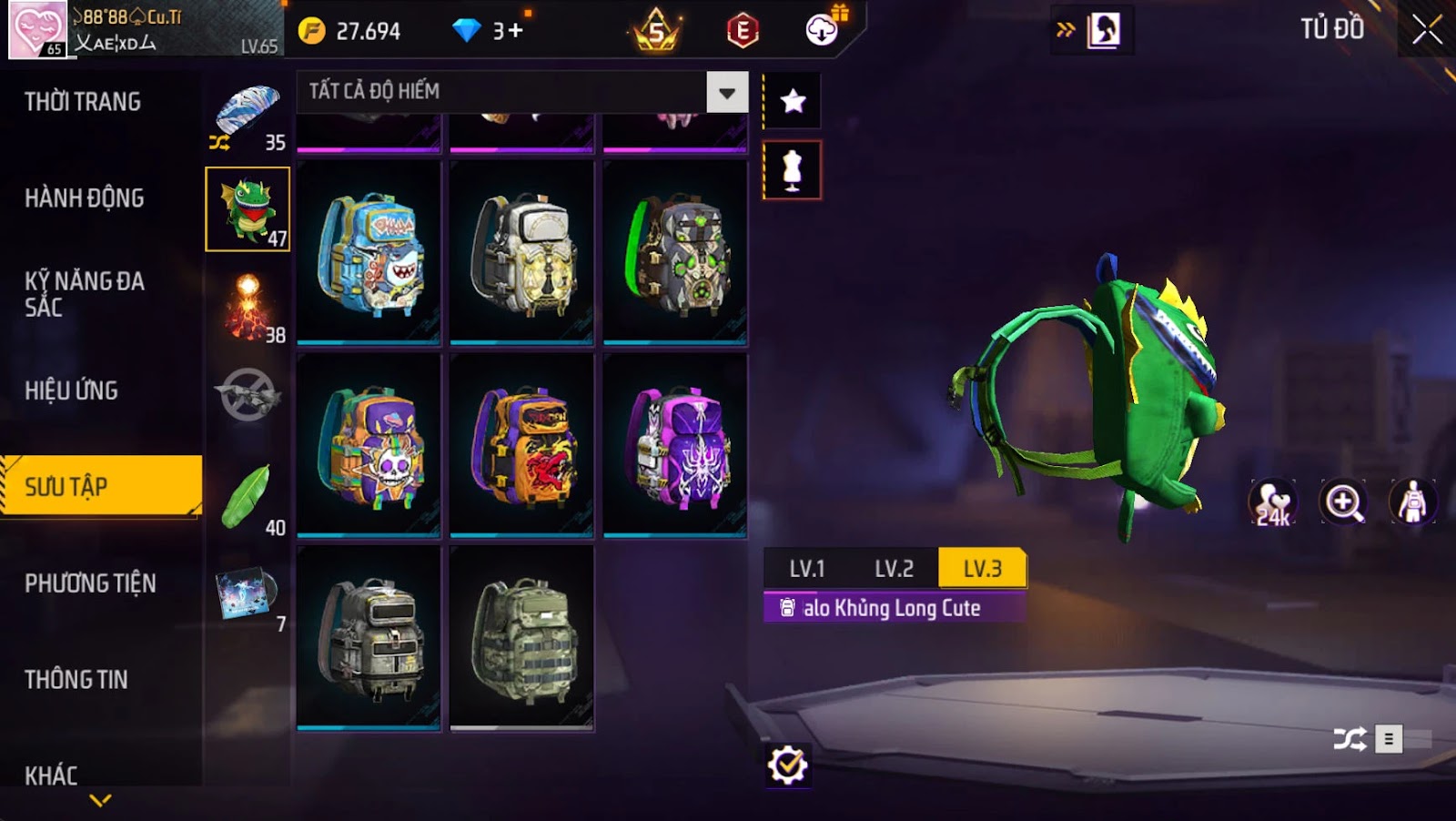Zoom in with the magnifier icon
The width and height of the screenshot is (1456, 821).
coord(1343,502)
